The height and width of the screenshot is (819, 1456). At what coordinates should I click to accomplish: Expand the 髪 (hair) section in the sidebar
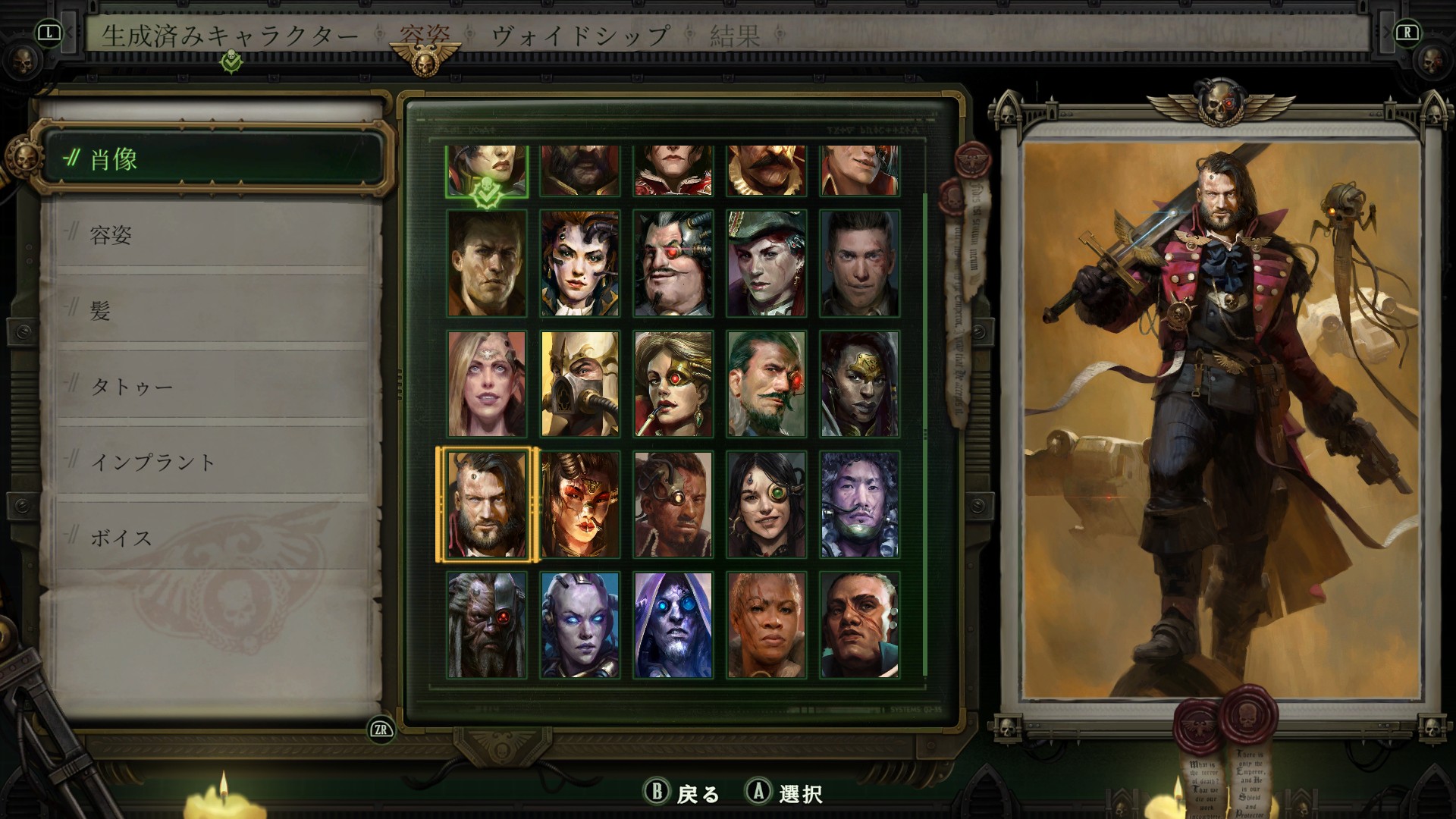click(102, 312)
